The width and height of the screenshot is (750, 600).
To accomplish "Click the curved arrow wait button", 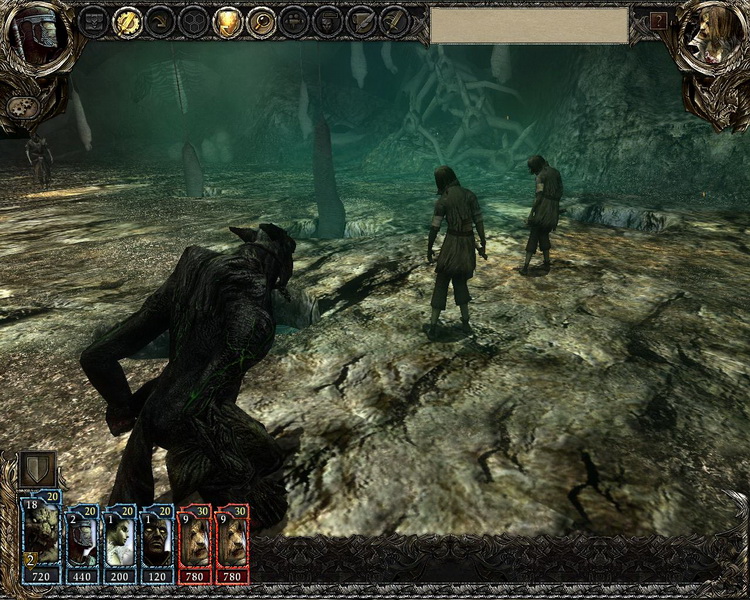I will point(160,21).
